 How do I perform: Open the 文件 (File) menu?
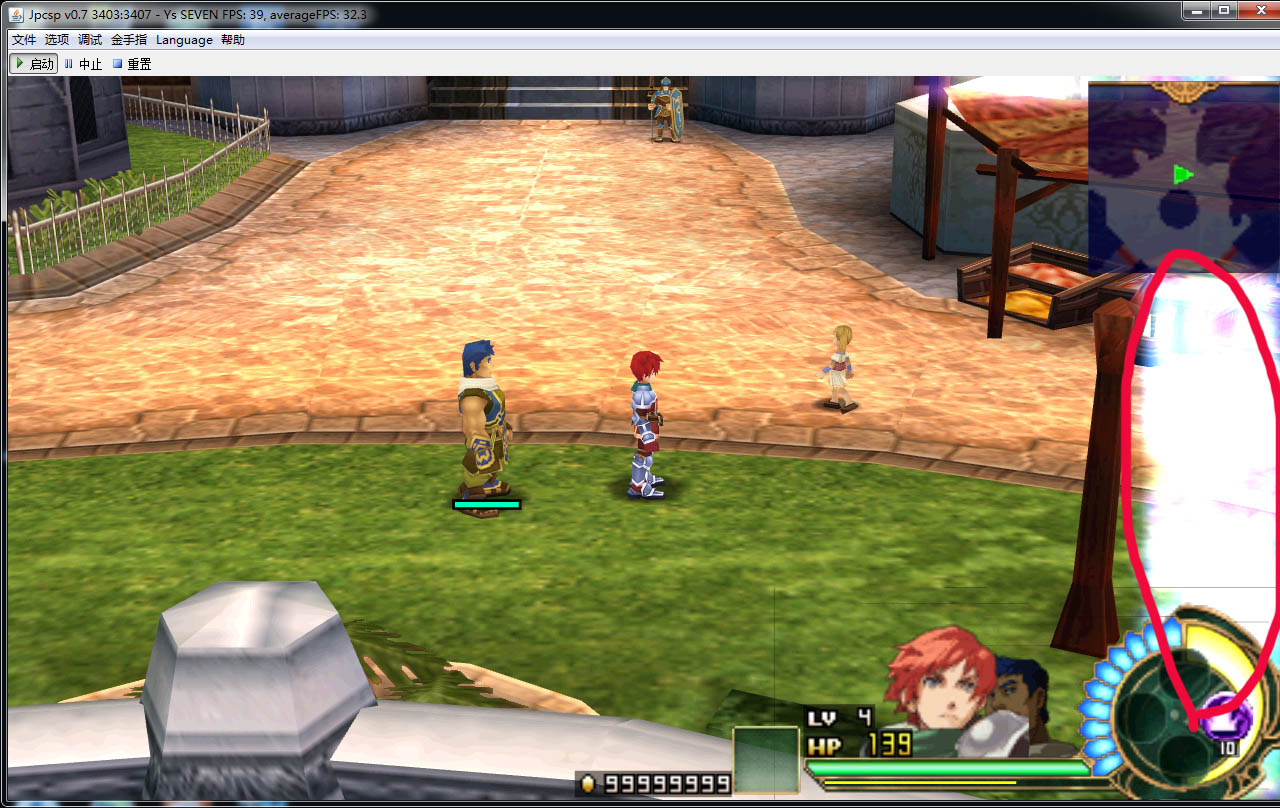point(23,40)
